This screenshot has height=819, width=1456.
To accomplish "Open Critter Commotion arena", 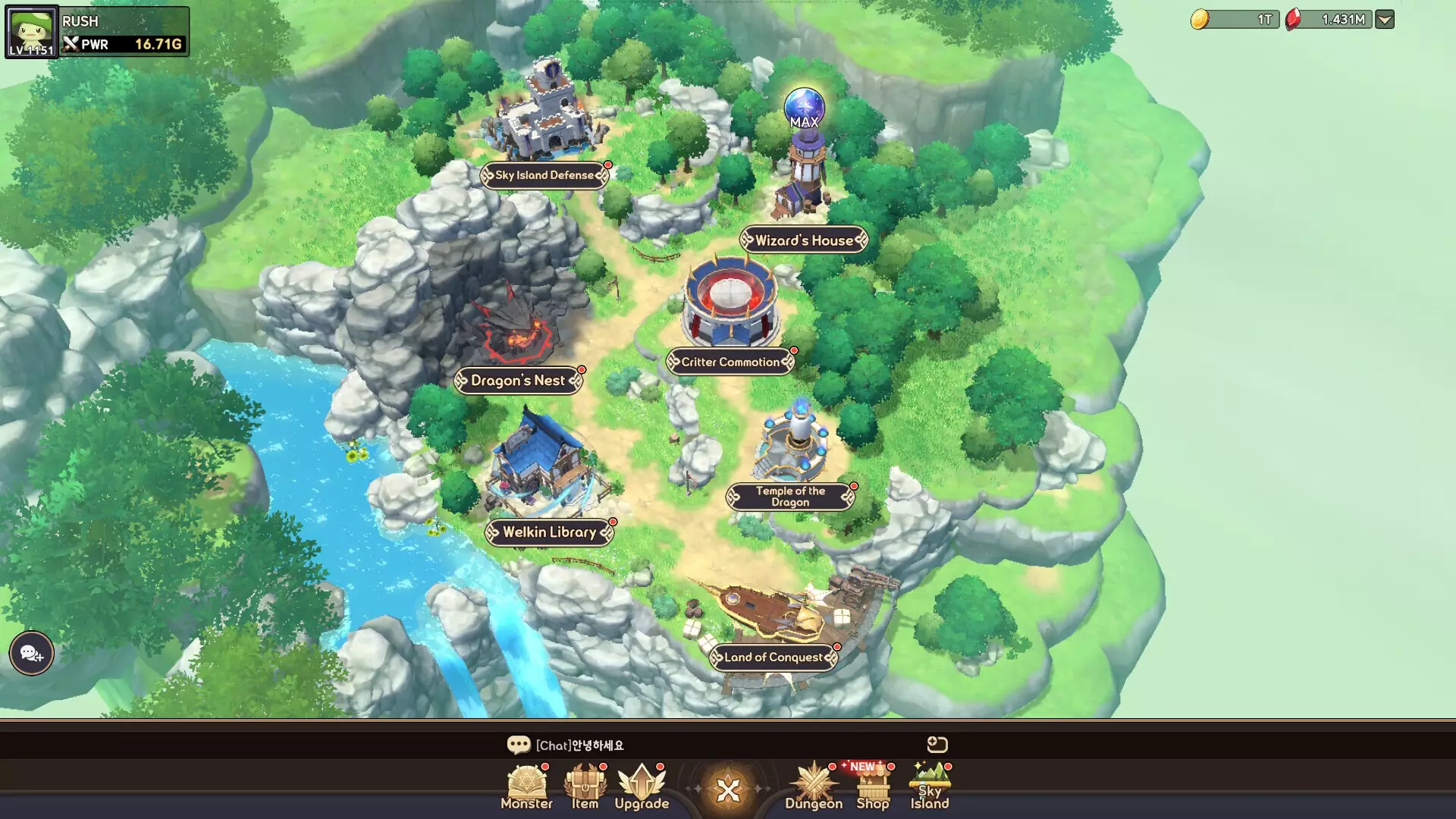I will pos(730,362).
